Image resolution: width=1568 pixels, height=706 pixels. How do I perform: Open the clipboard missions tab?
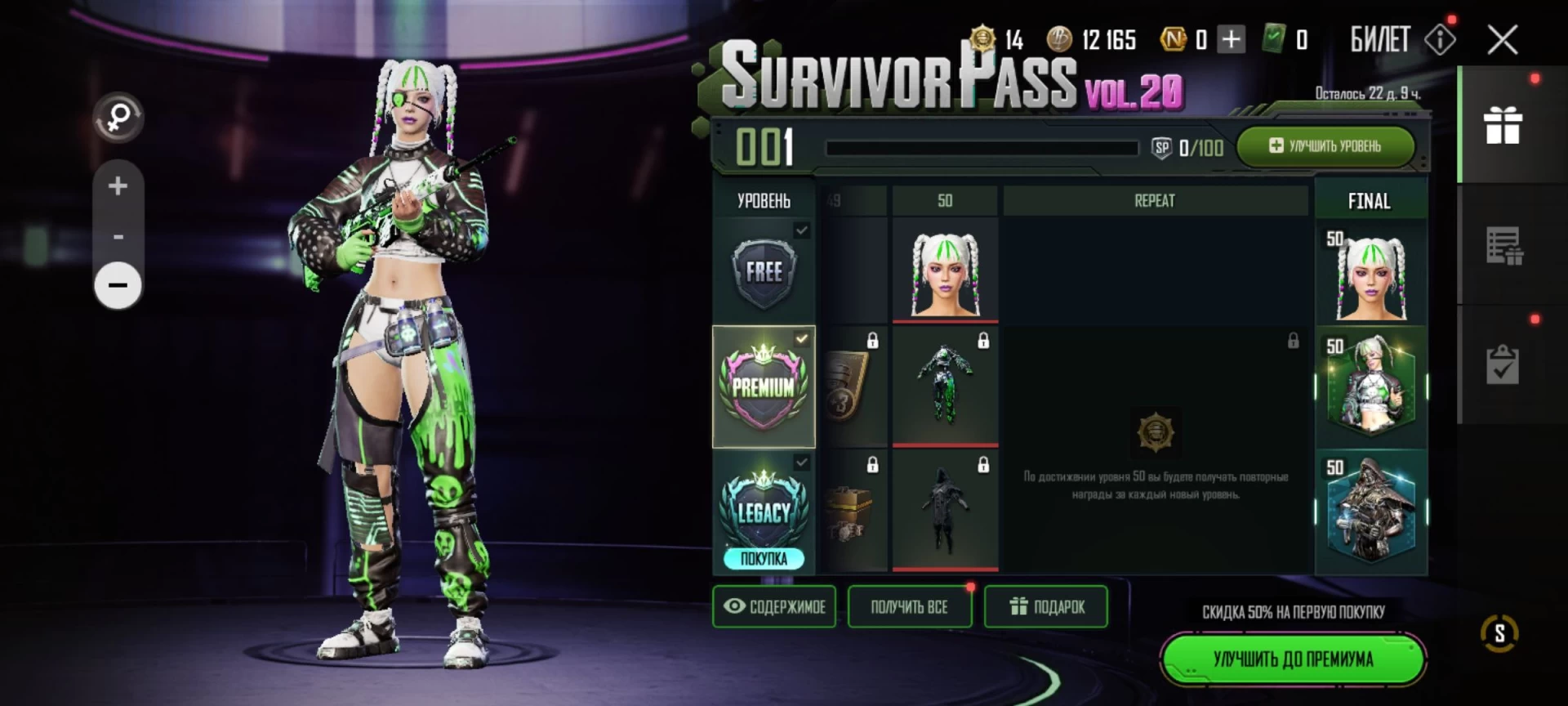click(1503, 364)
